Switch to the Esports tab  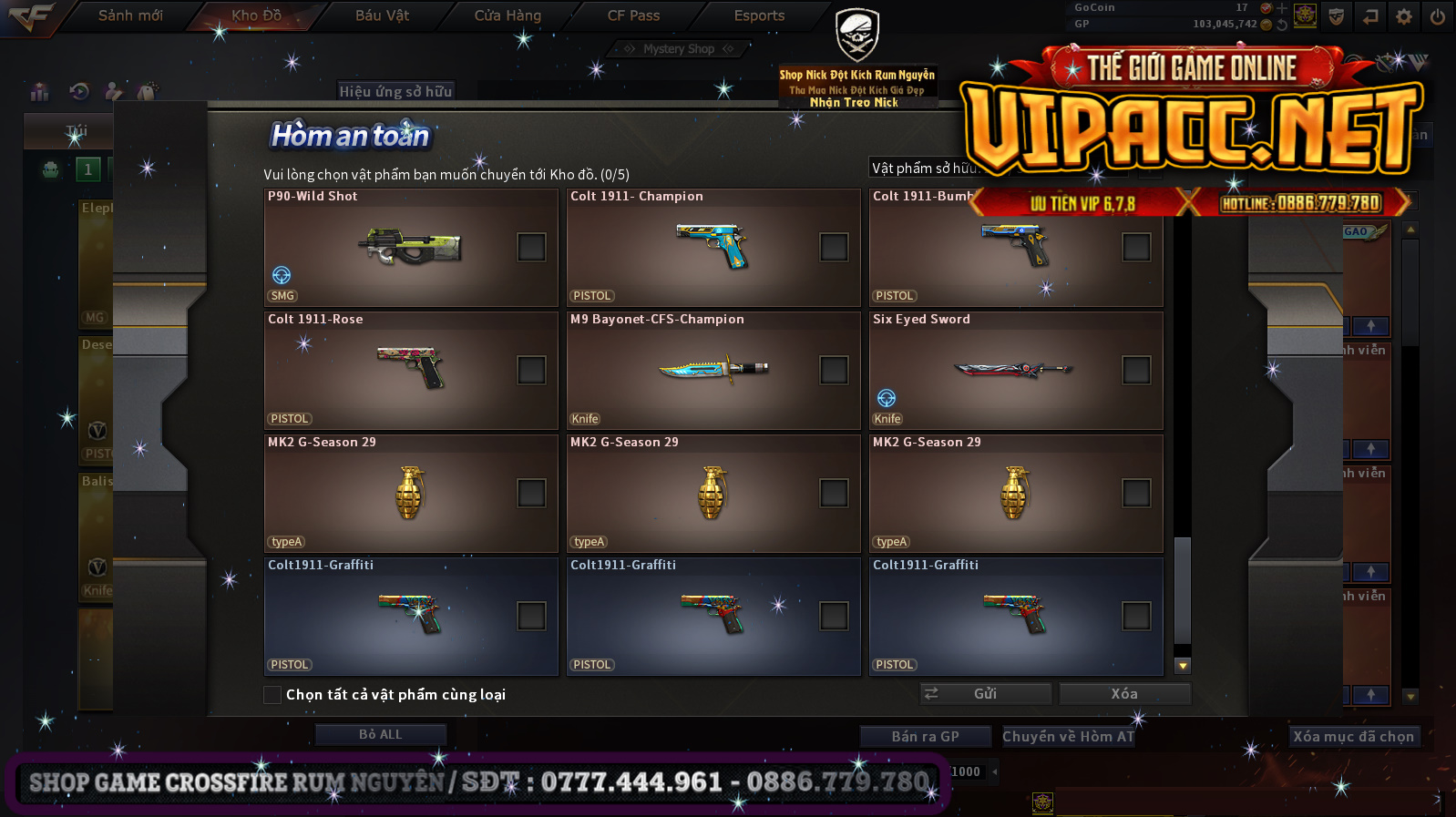(x=759, y=15)
